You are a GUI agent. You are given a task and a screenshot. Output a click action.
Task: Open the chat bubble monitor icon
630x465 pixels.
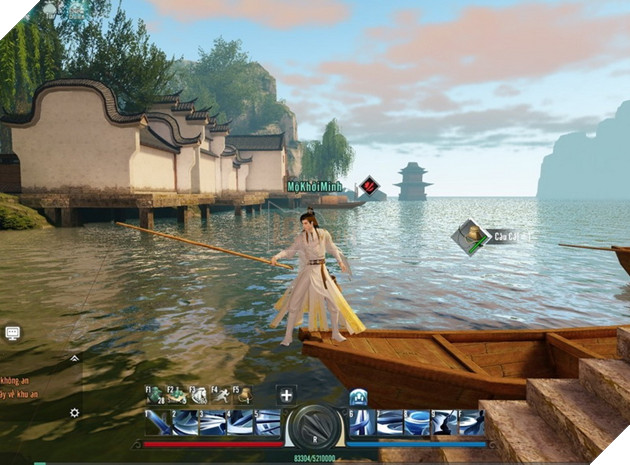(13, 333)
